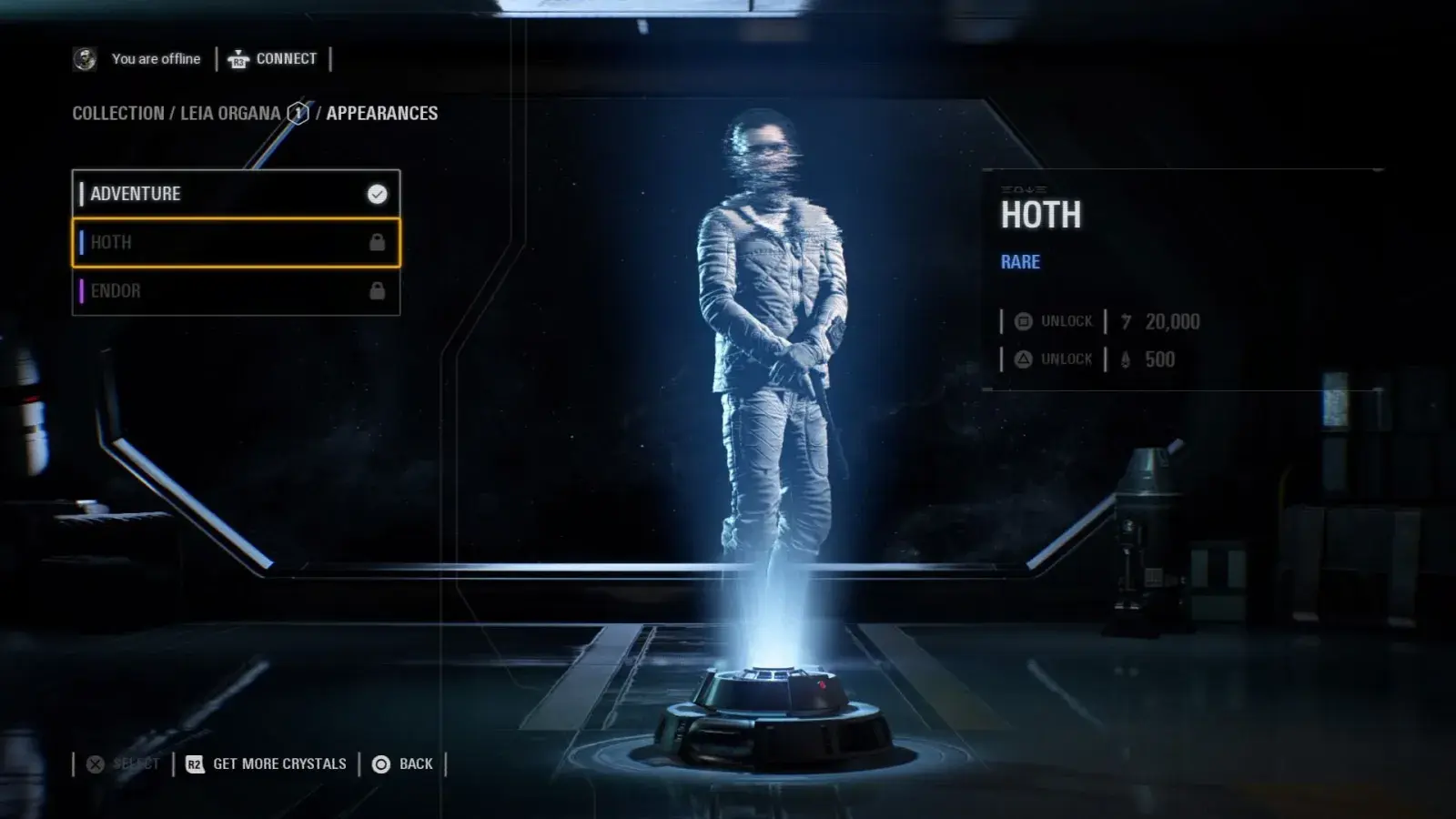This screenshot has width=1456, height=819.
Task: Choose the locked Hoth appearance
Action: [235, 243]
